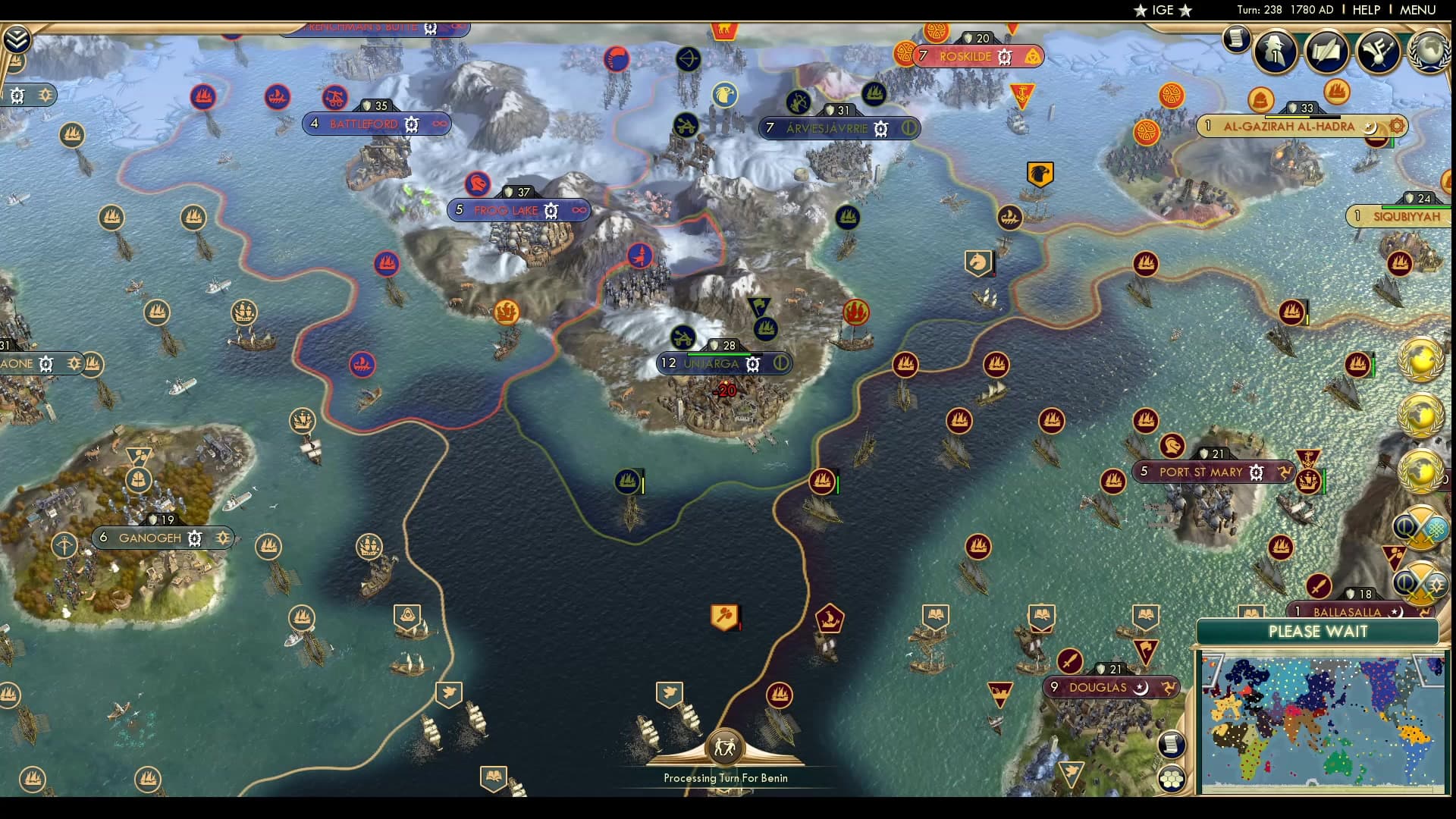The width and height of the screenshot is (1456, 819).
Task: Open the Espionage Overview spy icon
Action: point(1276,53)
